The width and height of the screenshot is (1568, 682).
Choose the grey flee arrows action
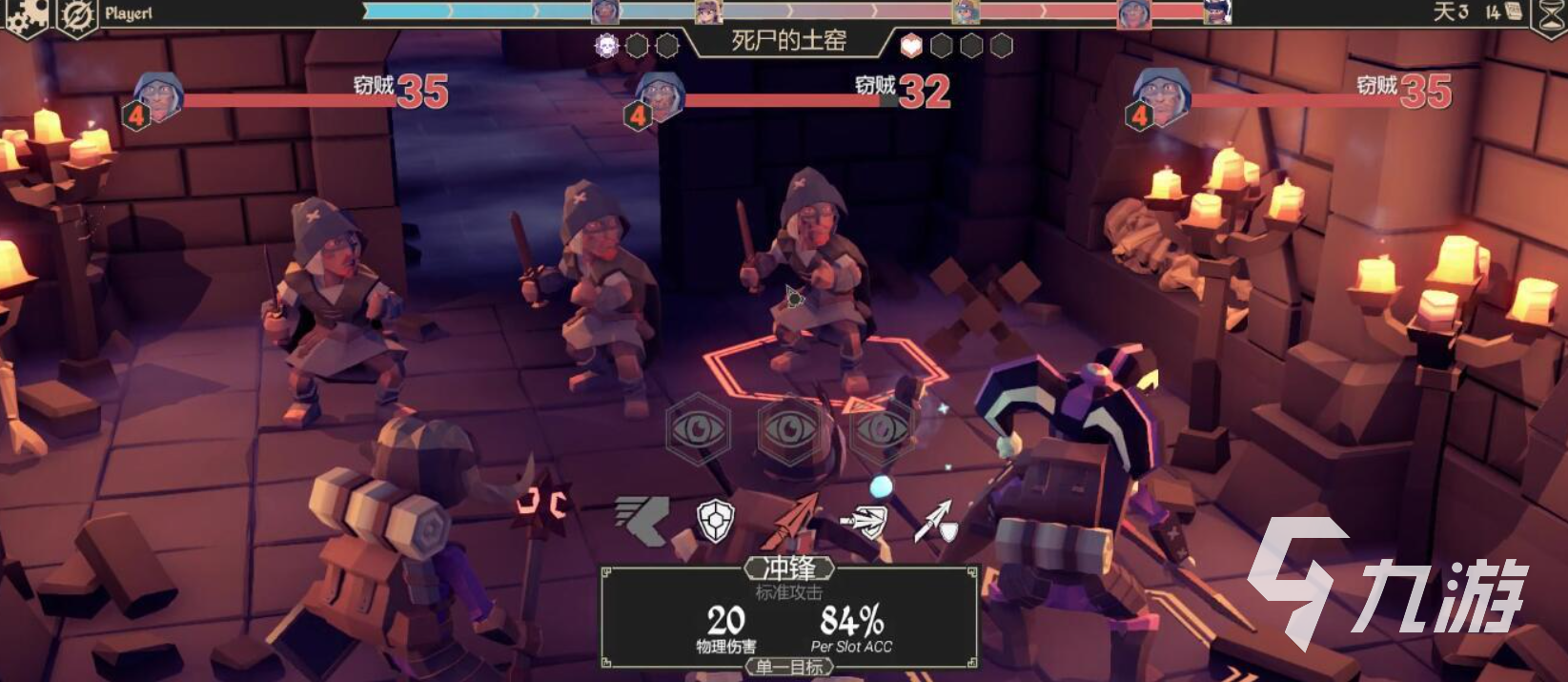(x=641, y=520)
